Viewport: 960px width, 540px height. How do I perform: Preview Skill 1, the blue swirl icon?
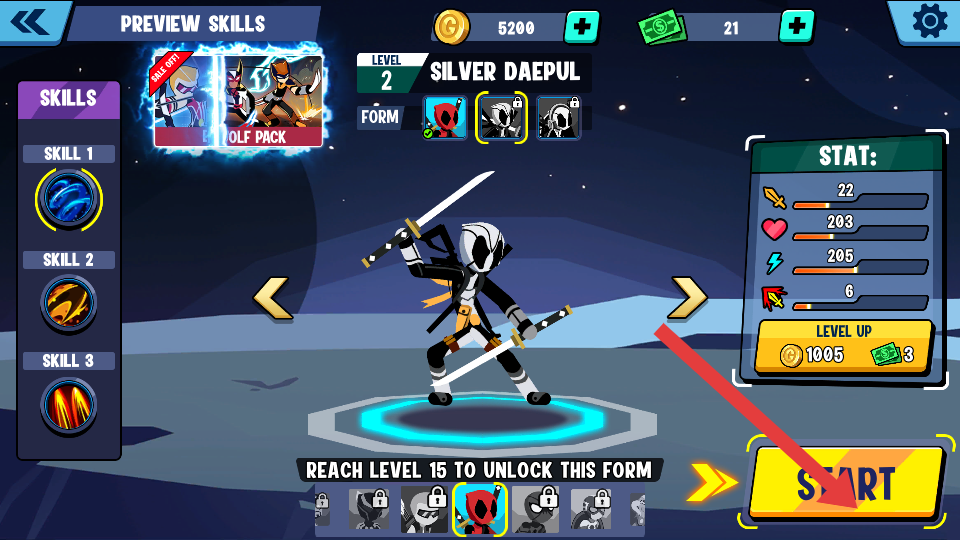68,198
